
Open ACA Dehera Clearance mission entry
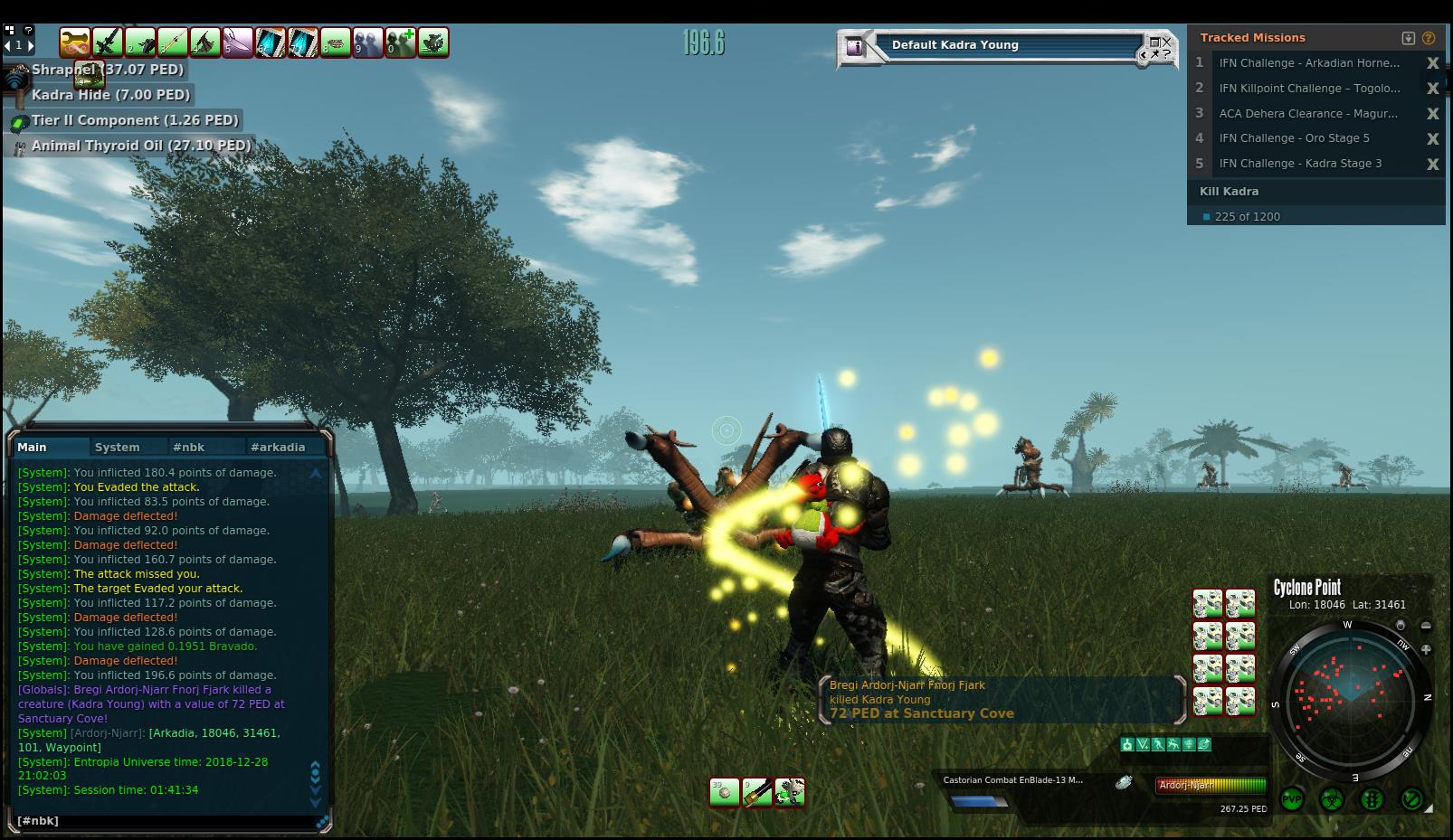pos(1307,114)
